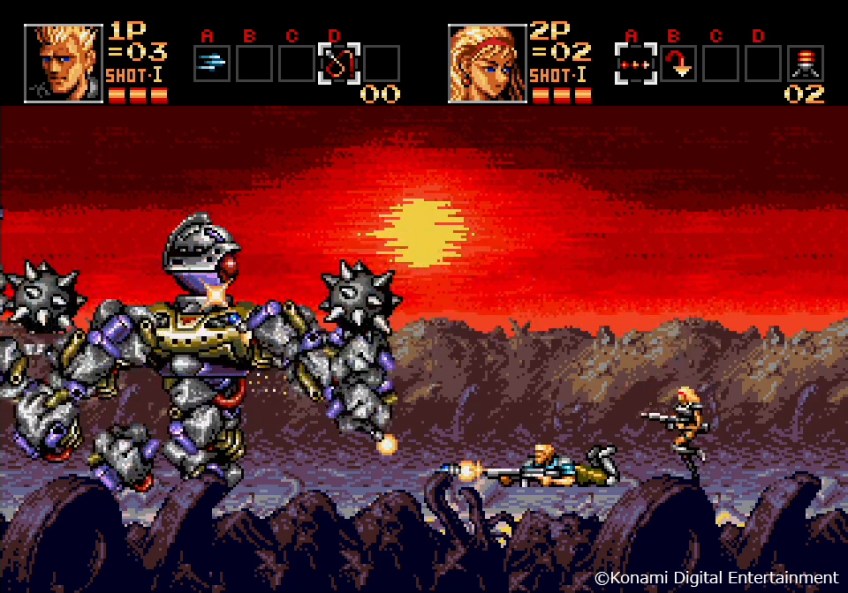Click Player 2's female character portrait
Image resolution: width=848 pixels, height=593 pixels.
click(487, 63)
